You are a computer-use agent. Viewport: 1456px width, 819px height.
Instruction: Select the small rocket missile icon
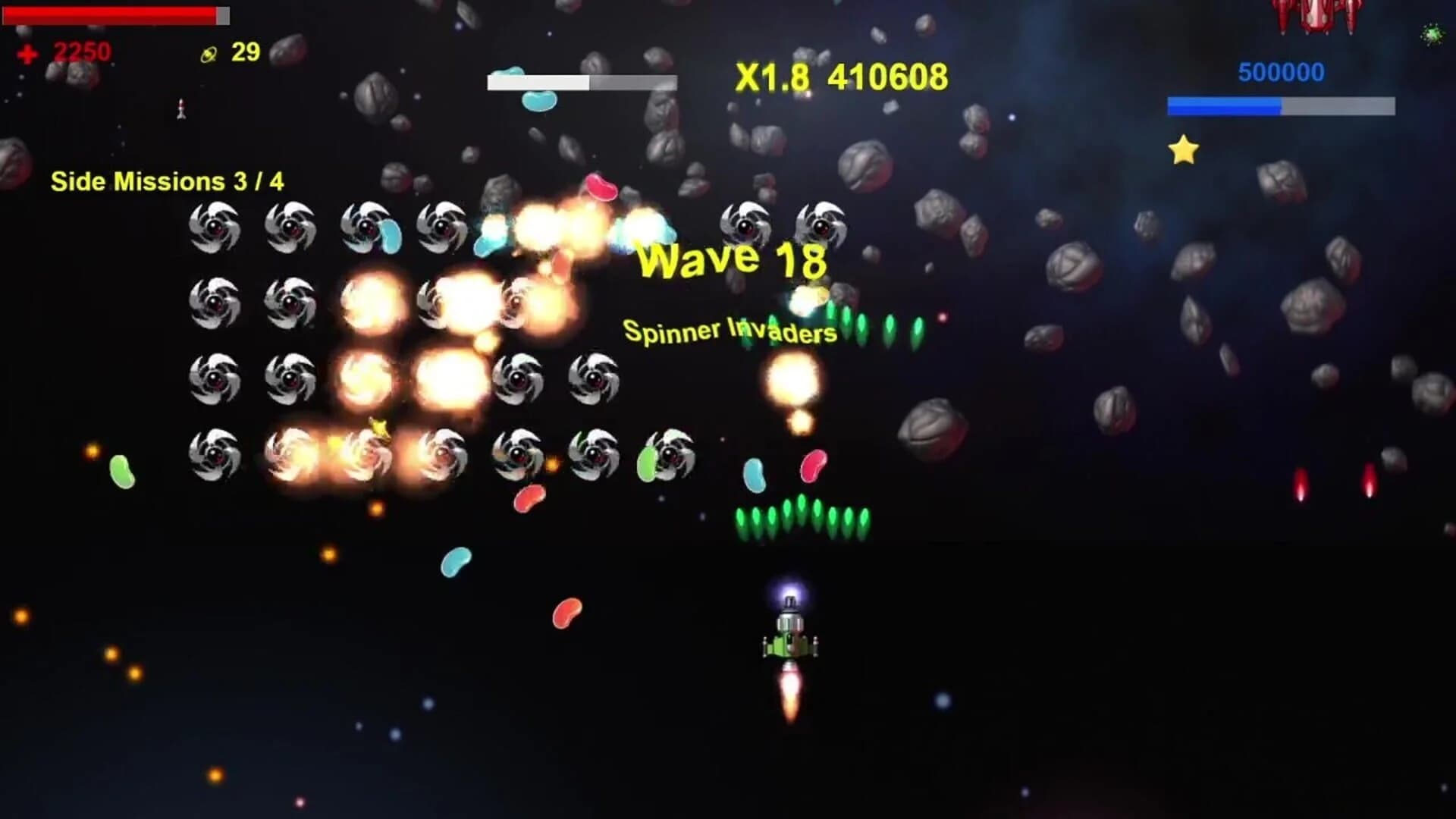(x=181, y=110)
